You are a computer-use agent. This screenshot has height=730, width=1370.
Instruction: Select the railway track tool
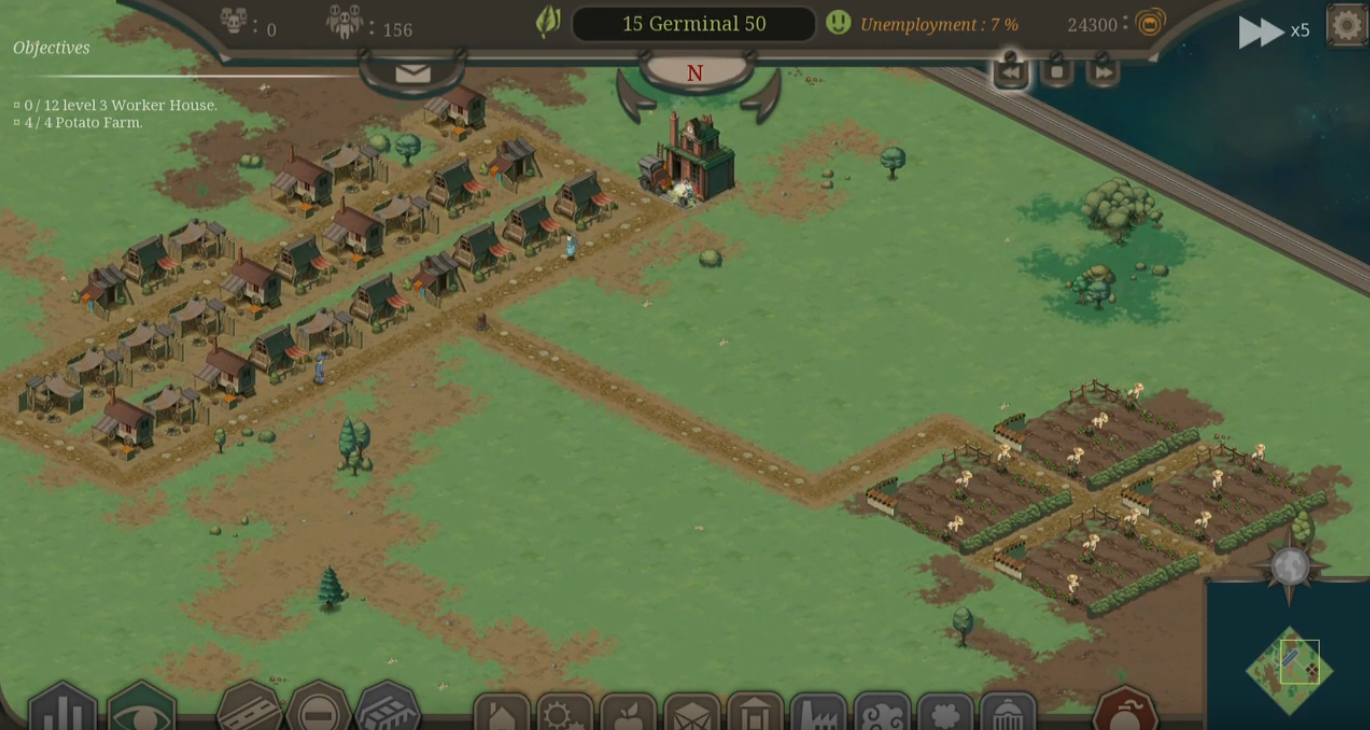(x=387, y=709)
